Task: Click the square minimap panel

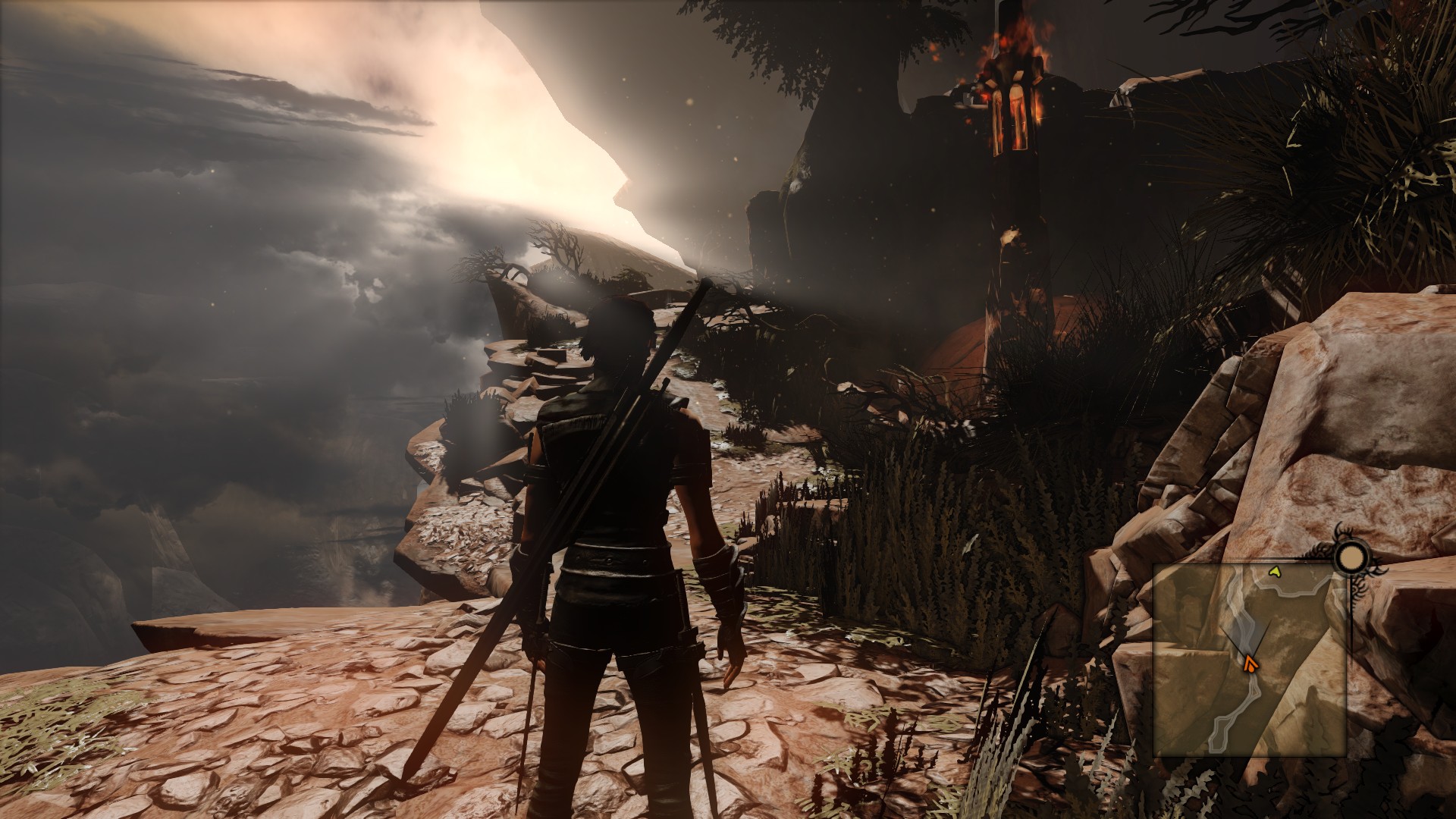Action: tap(1250, 660)
